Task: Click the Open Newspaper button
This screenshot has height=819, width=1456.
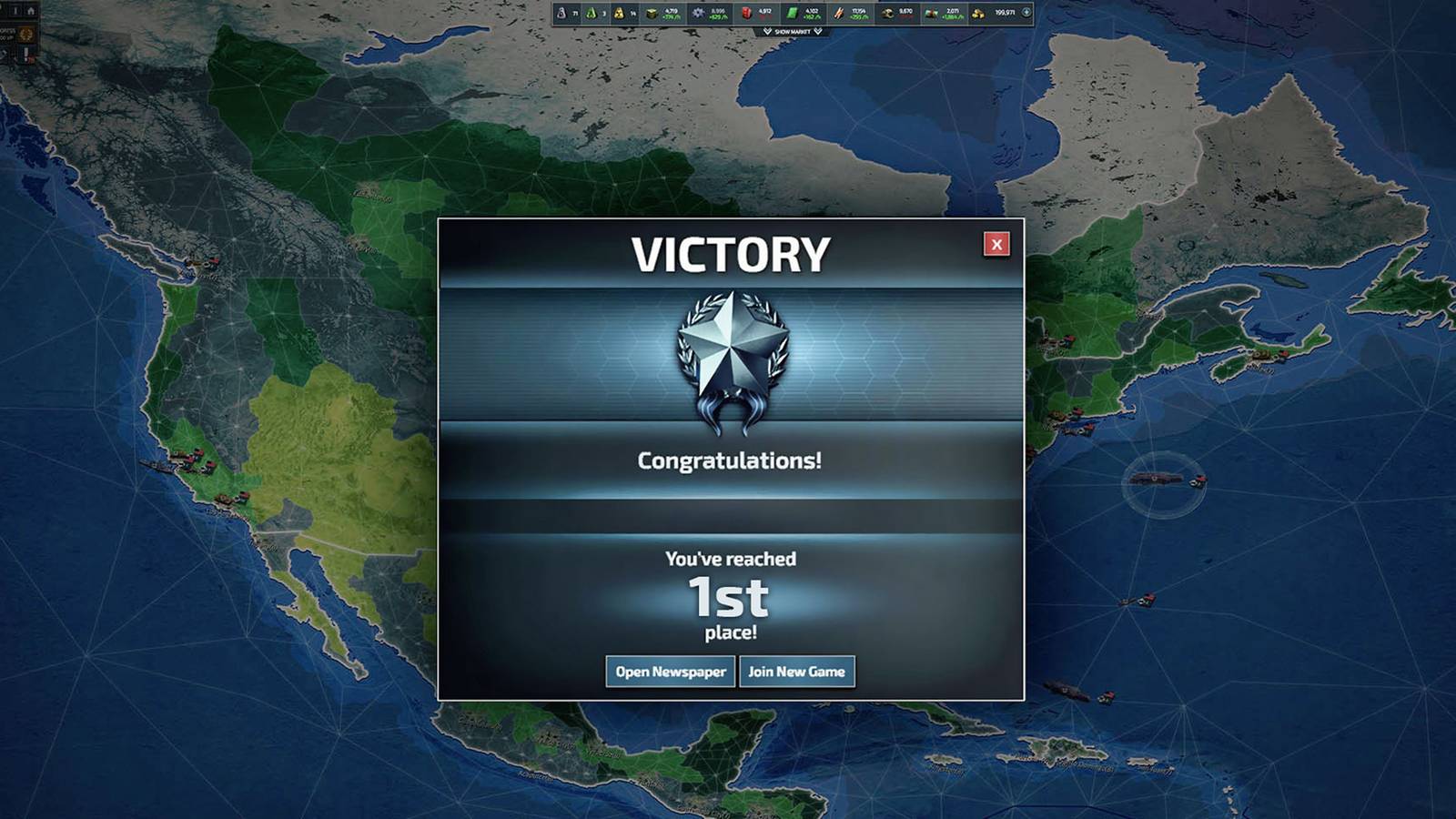Action: coord(670,671)
